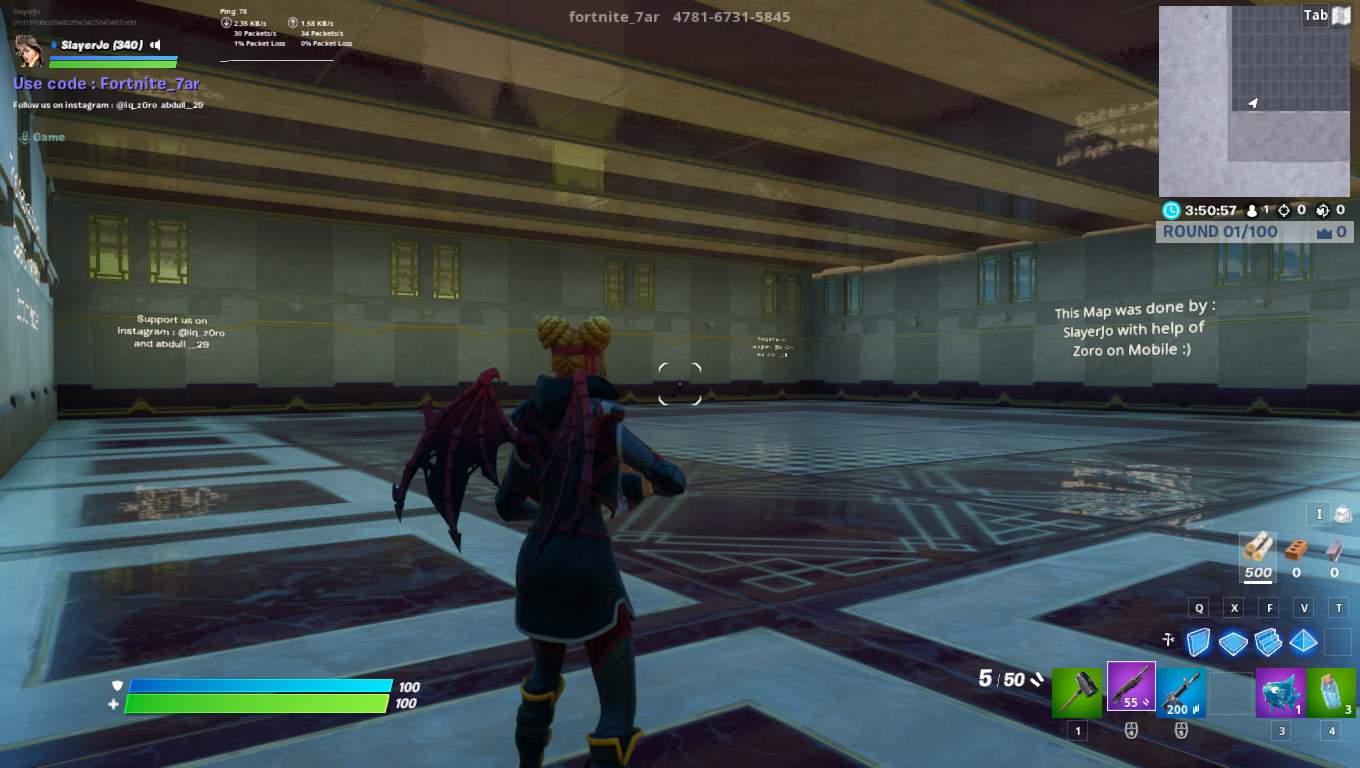This screenshot has height=768, width=1360.
Task: Switch building material to metal
Action: tap(1334, 549)
